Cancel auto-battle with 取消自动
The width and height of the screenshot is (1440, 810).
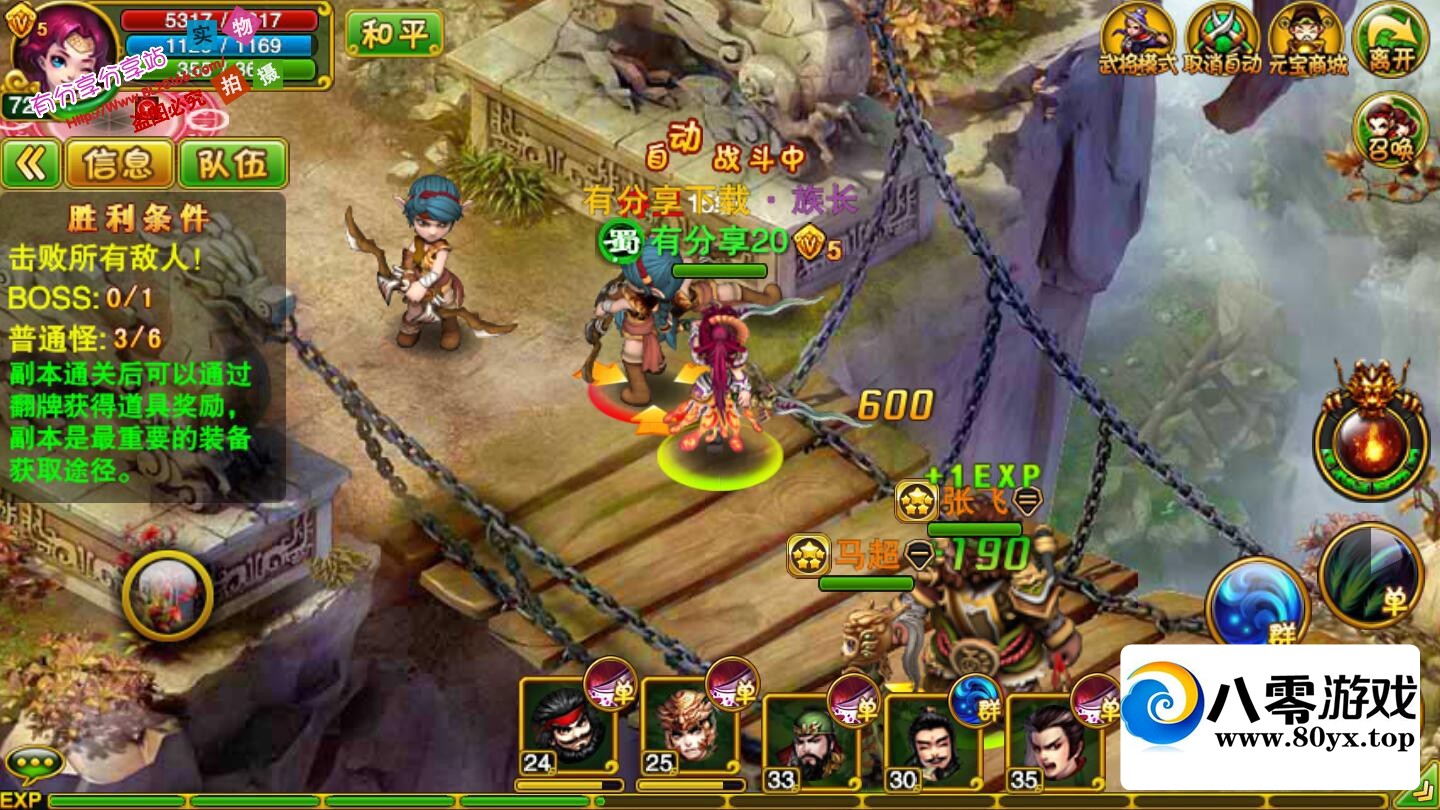[x=1221, y=40]
